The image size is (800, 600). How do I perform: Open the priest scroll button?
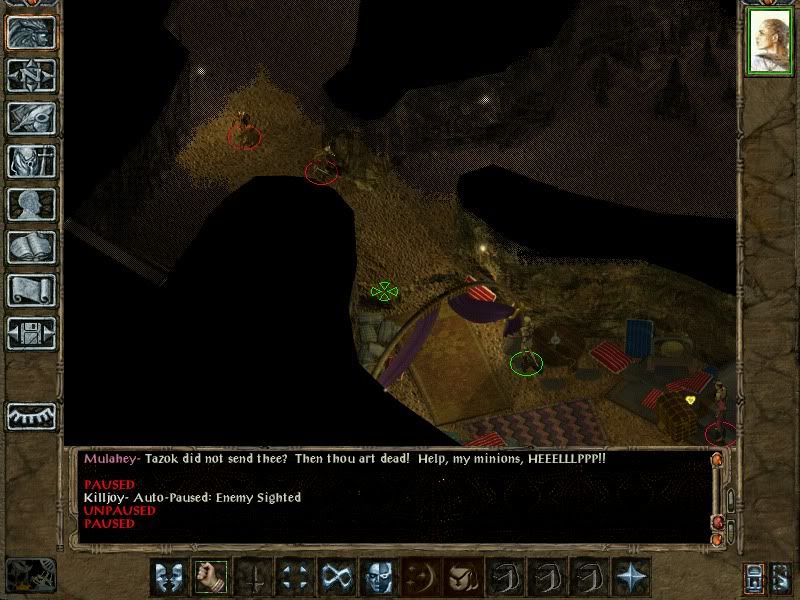click(32, 291)
